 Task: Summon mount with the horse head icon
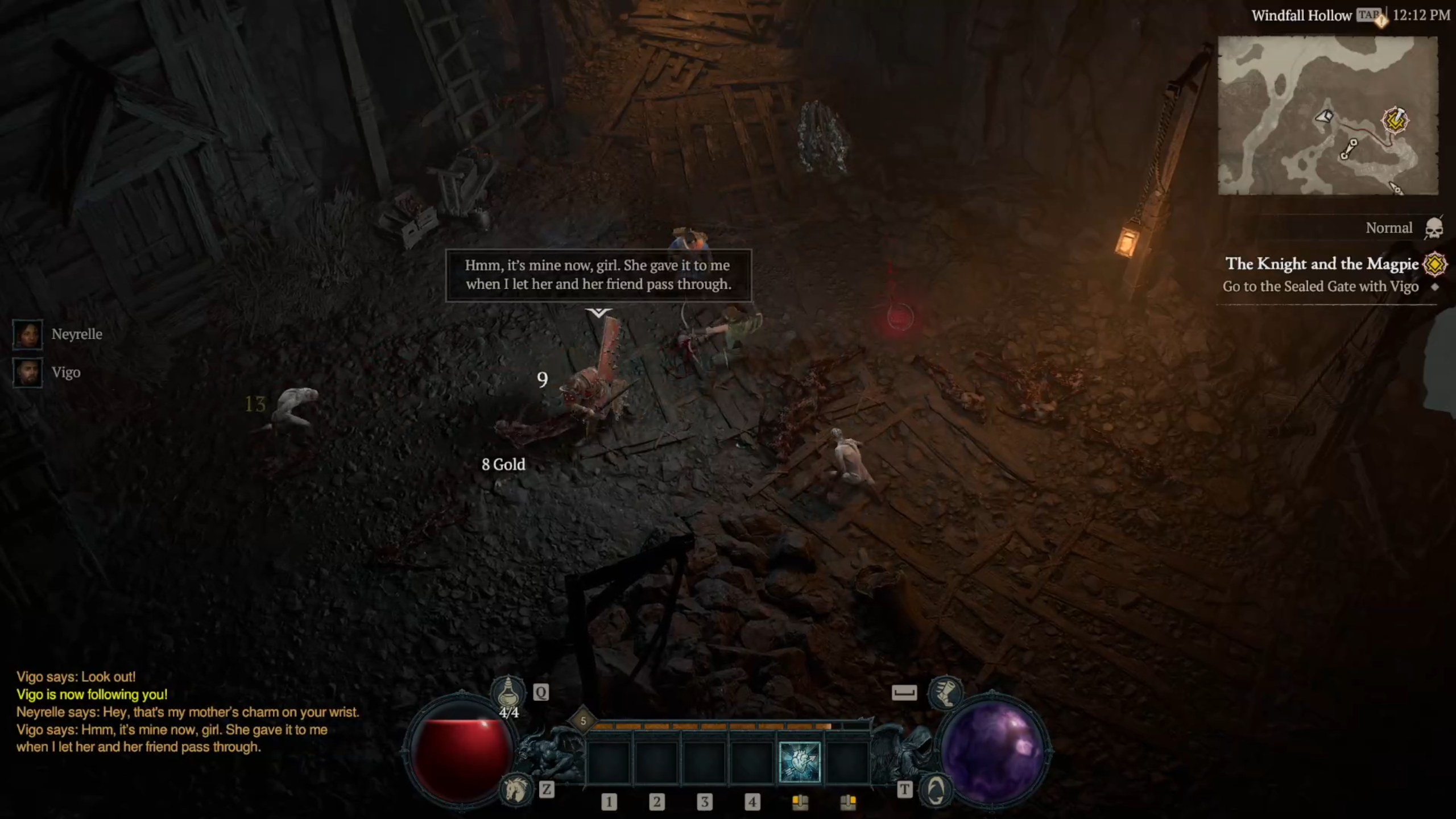[515, 789]
